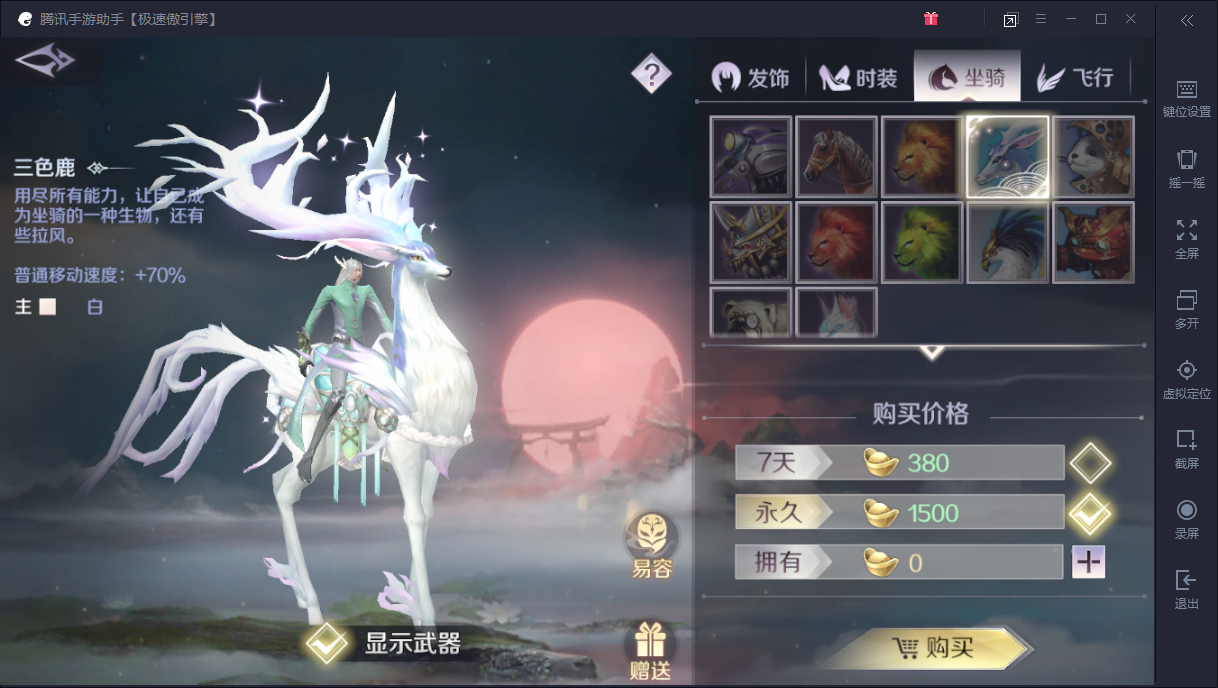Switch to the 发饰 hair accessory tab
The width and height of the screenshot is (1218, 688).
pyautogui.click(x=752, y=78)
